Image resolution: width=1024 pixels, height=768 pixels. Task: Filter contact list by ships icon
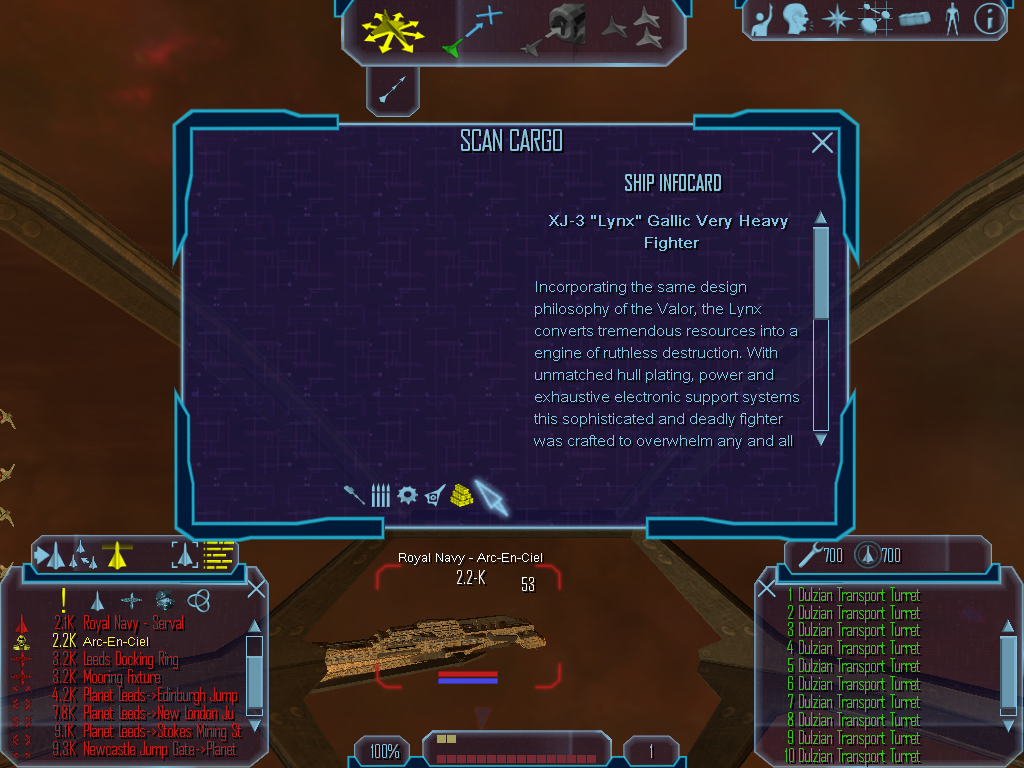coord(97,600)
